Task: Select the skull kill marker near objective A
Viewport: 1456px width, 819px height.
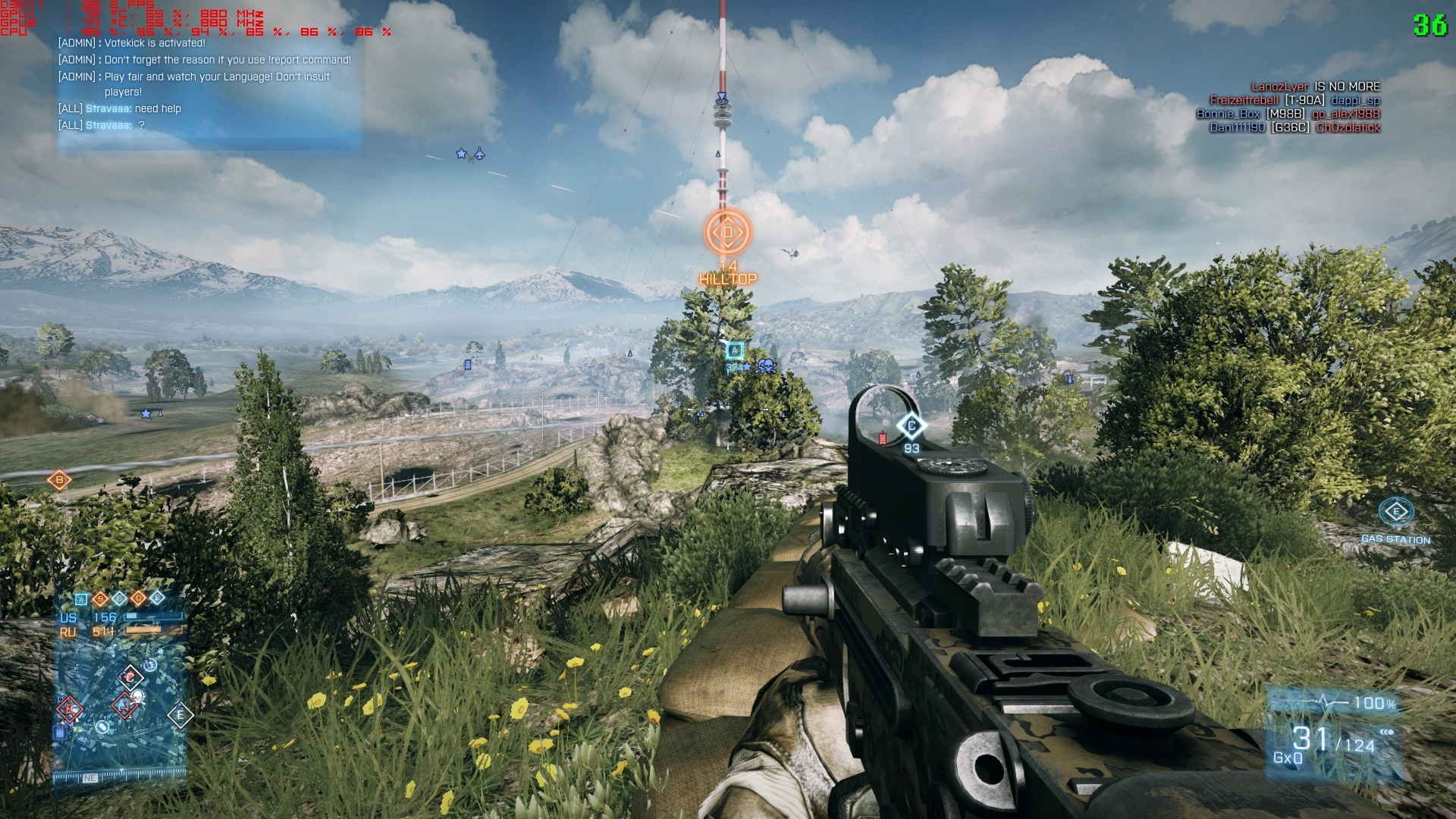Action: 767,367
